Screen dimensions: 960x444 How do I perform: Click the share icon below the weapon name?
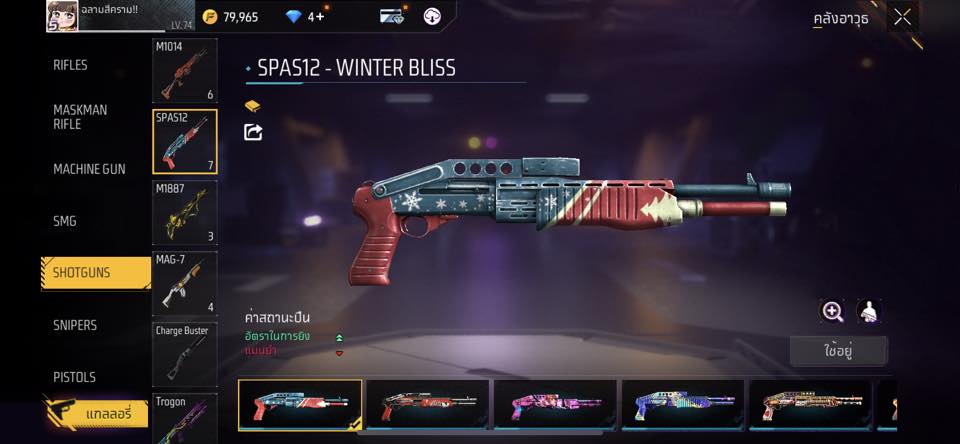[x=253, y=132]
